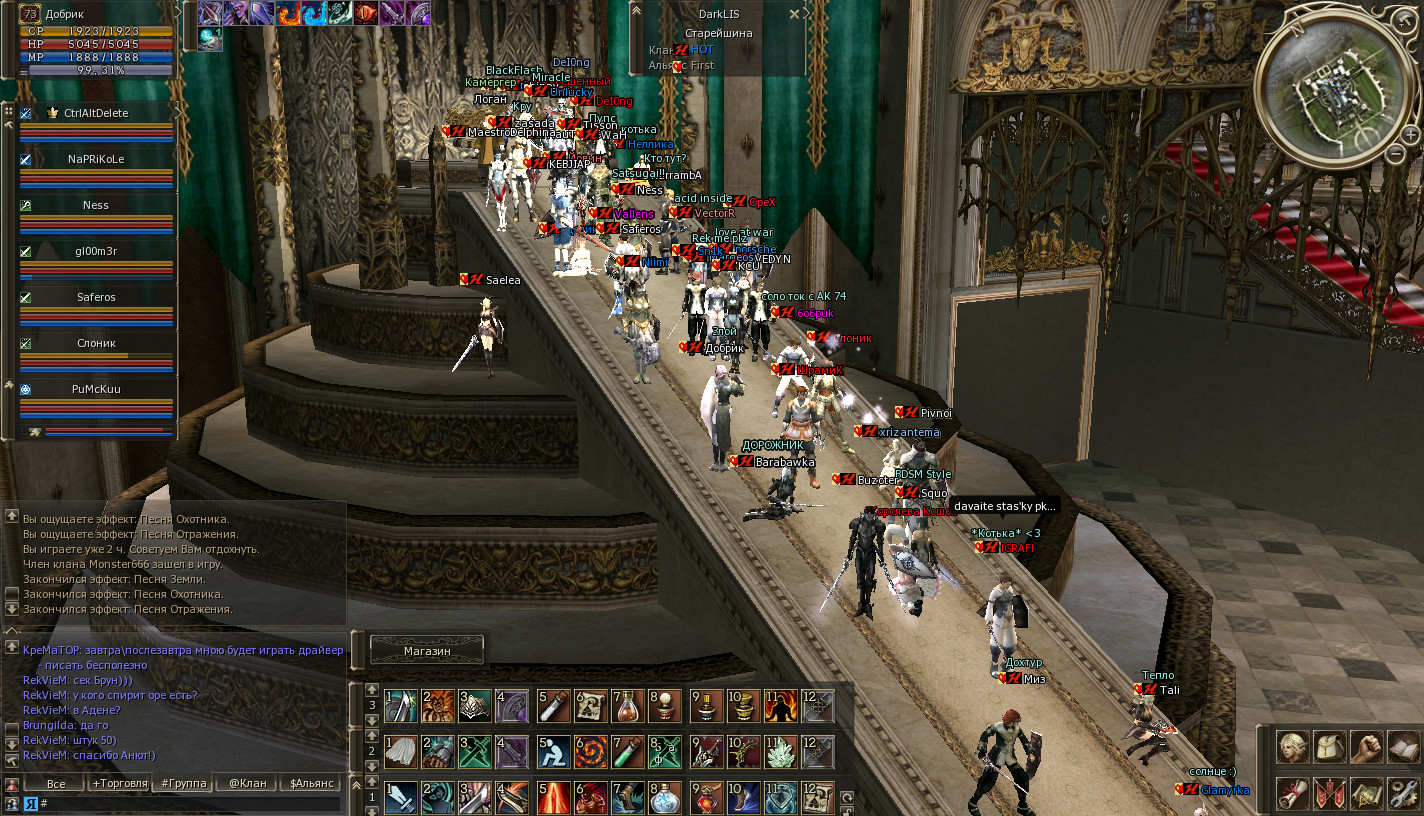Switch to the Все chat tab
This screenshot has height=816, width=1424.
55,783
